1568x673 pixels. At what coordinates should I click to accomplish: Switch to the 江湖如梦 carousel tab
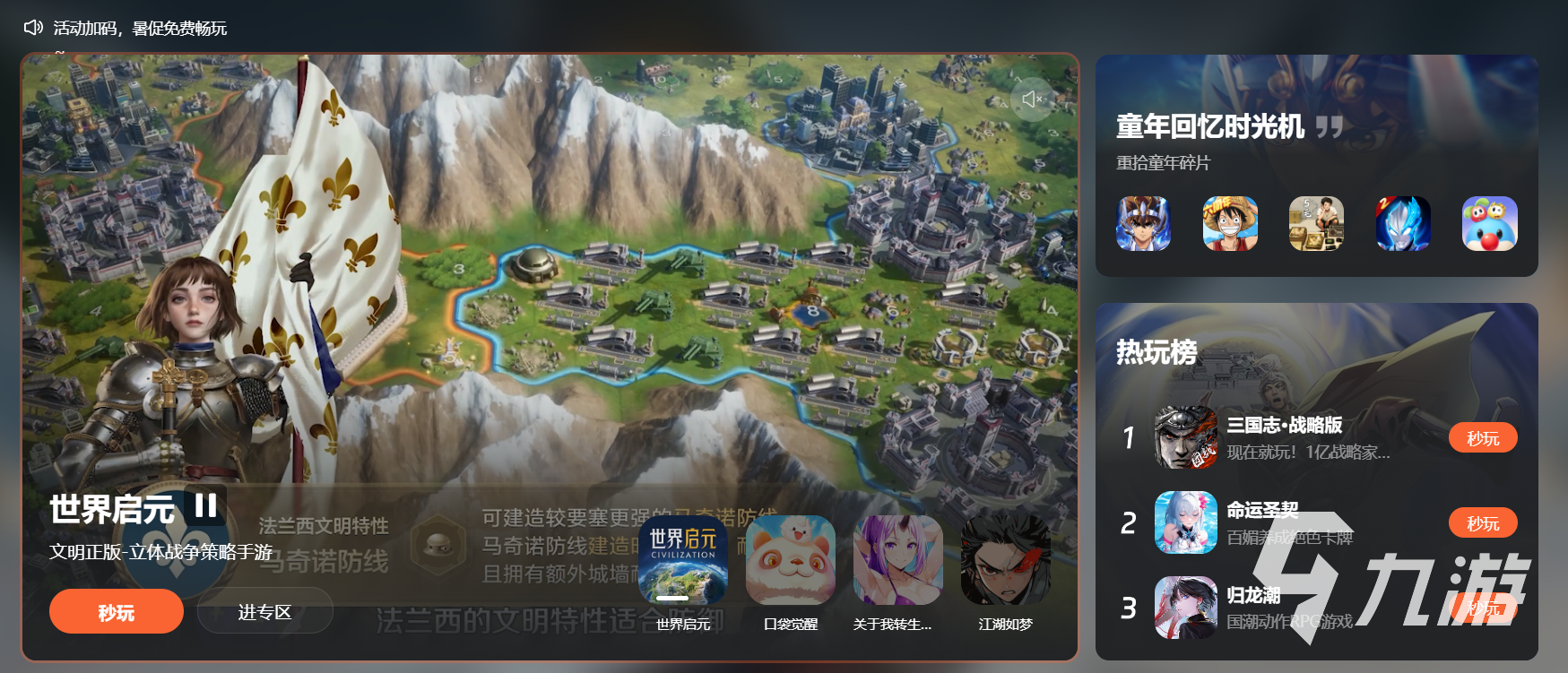(x=1003, y=560)
